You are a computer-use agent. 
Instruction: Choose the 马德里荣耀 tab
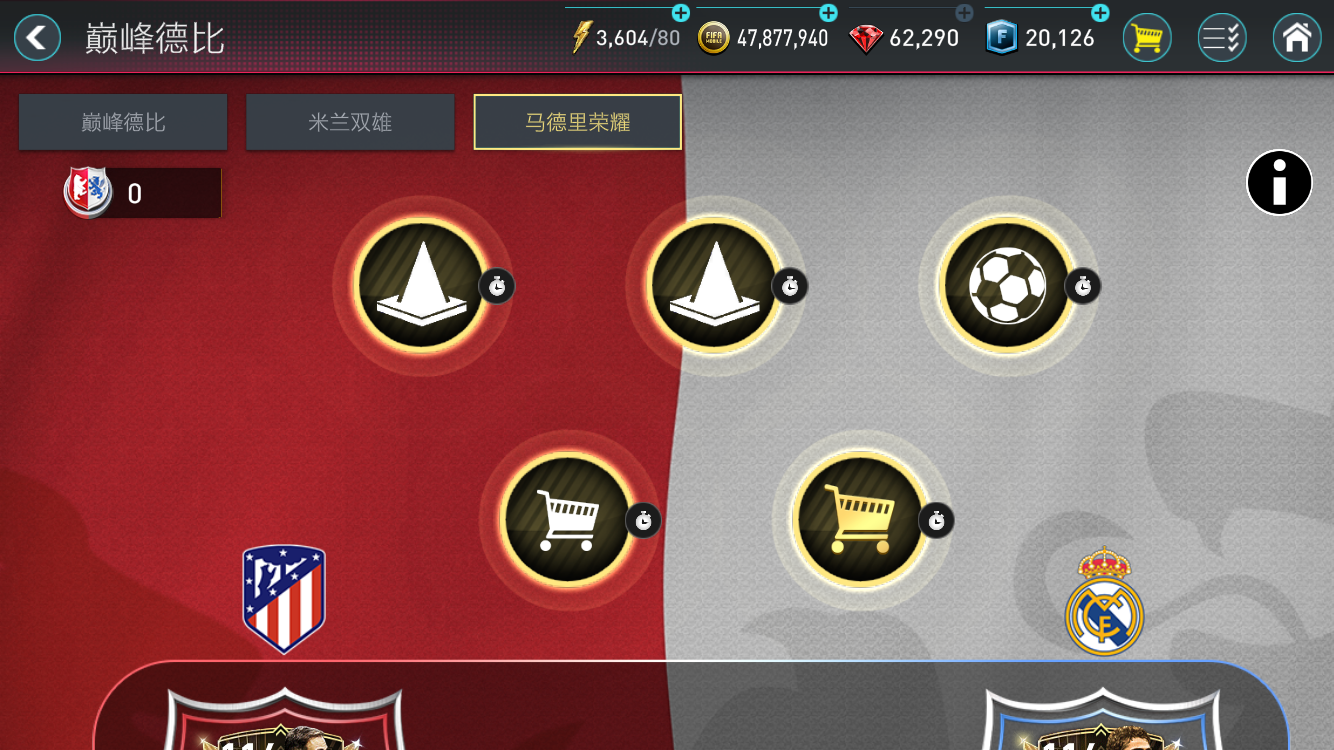(578, 122)
